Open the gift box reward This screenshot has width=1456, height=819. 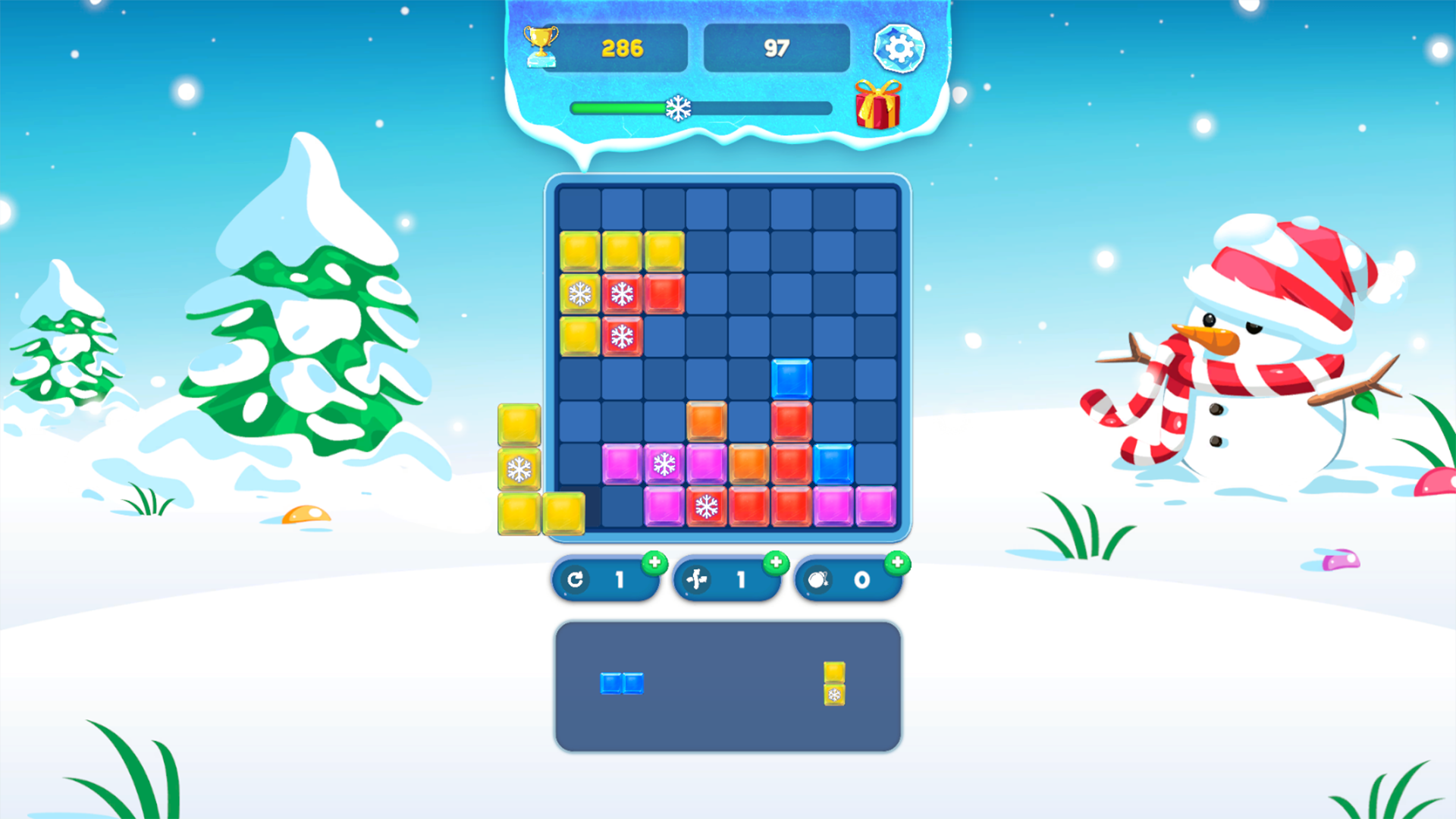click(876, 106)
